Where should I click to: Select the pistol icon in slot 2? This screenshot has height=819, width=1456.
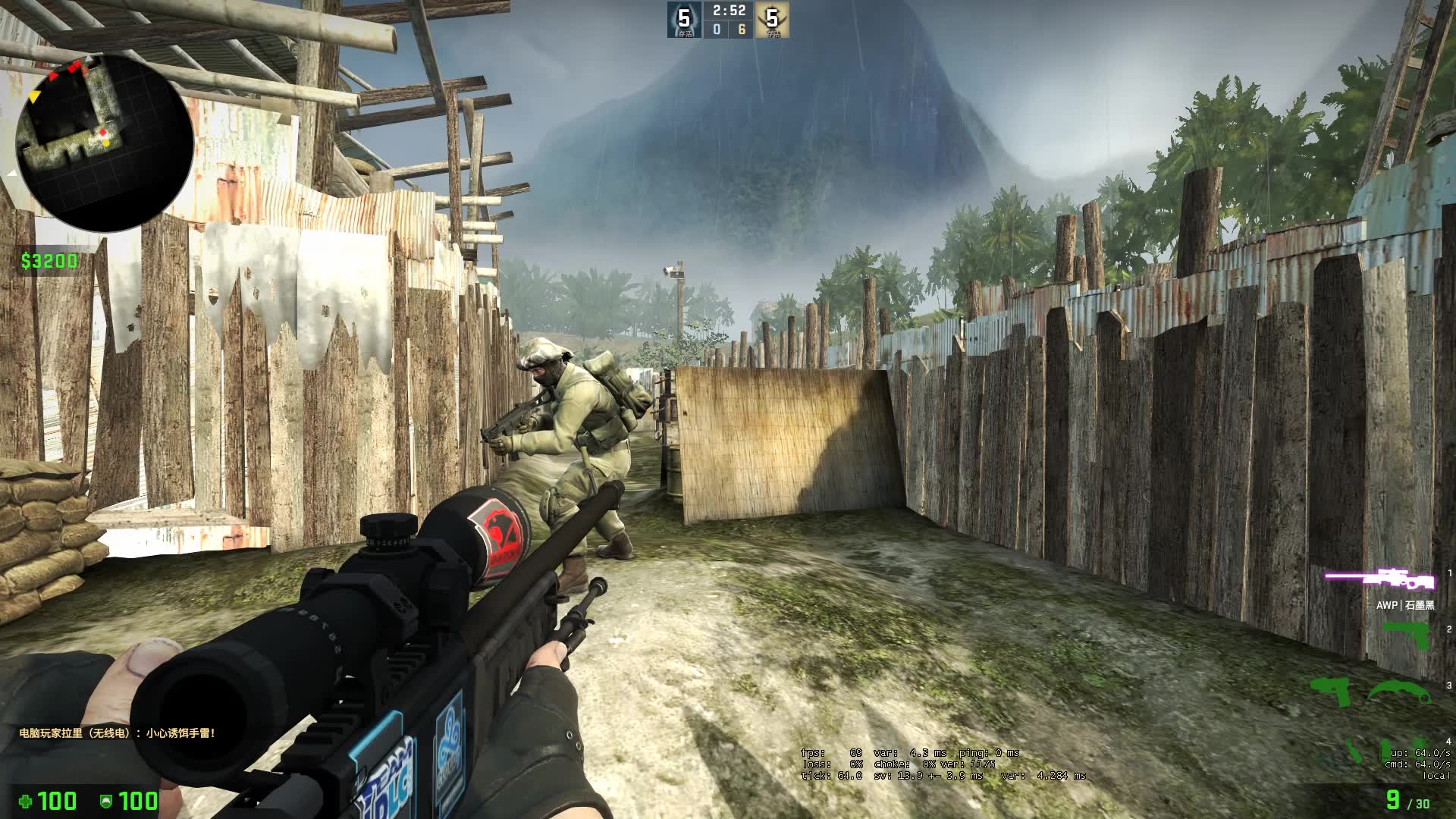click(x=1407, y=636)
